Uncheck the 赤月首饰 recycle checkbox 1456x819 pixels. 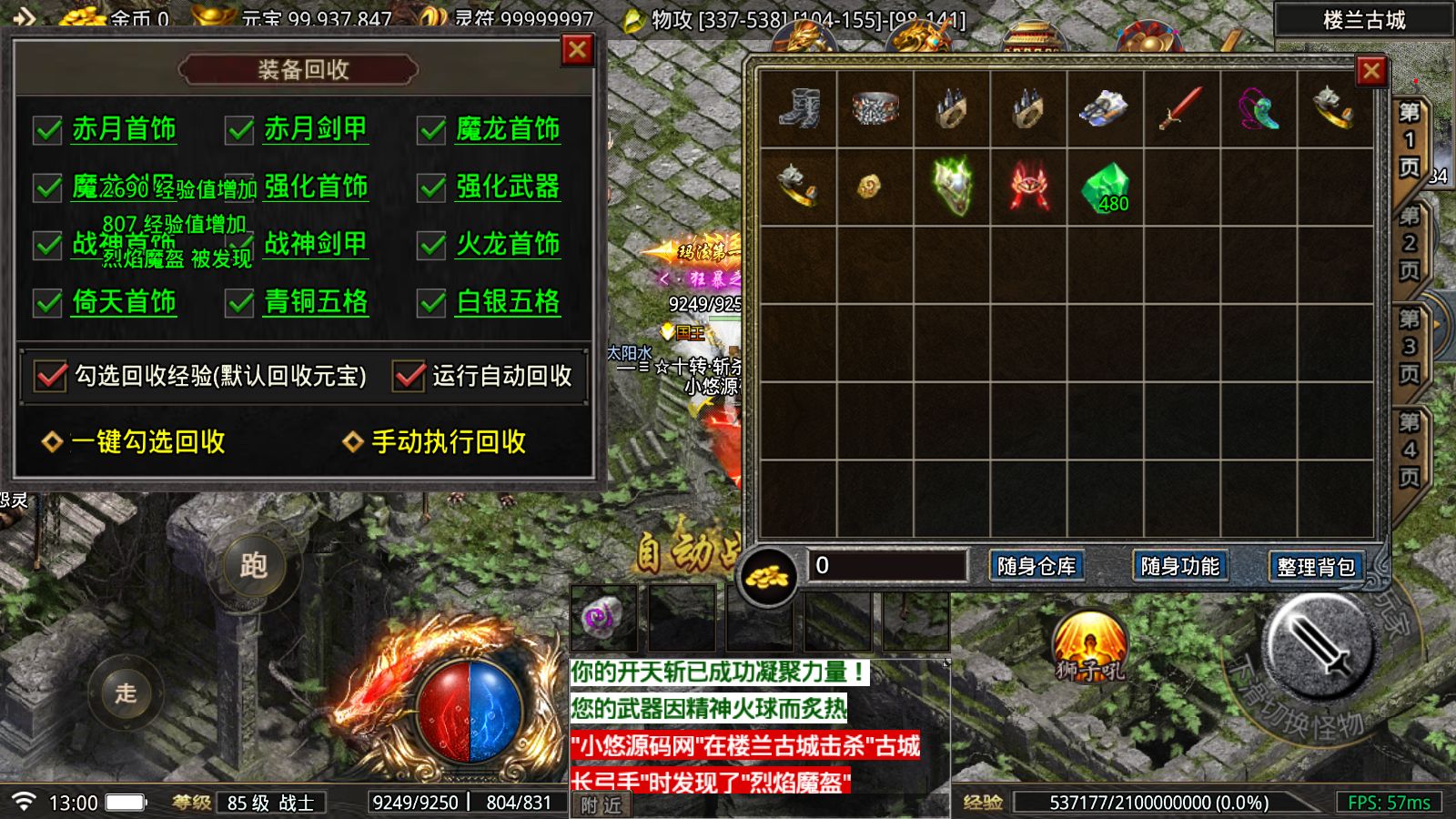coord(47,130)
